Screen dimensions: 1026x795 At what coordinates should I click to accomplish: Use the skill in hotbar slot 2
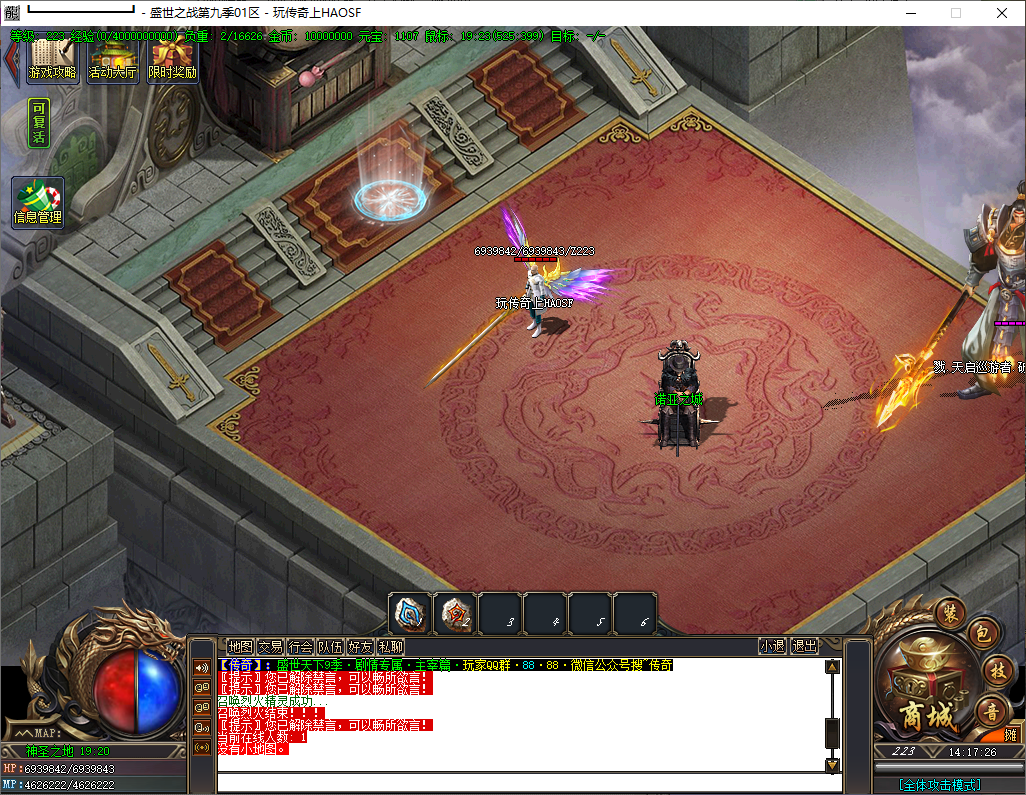point(455,613)
